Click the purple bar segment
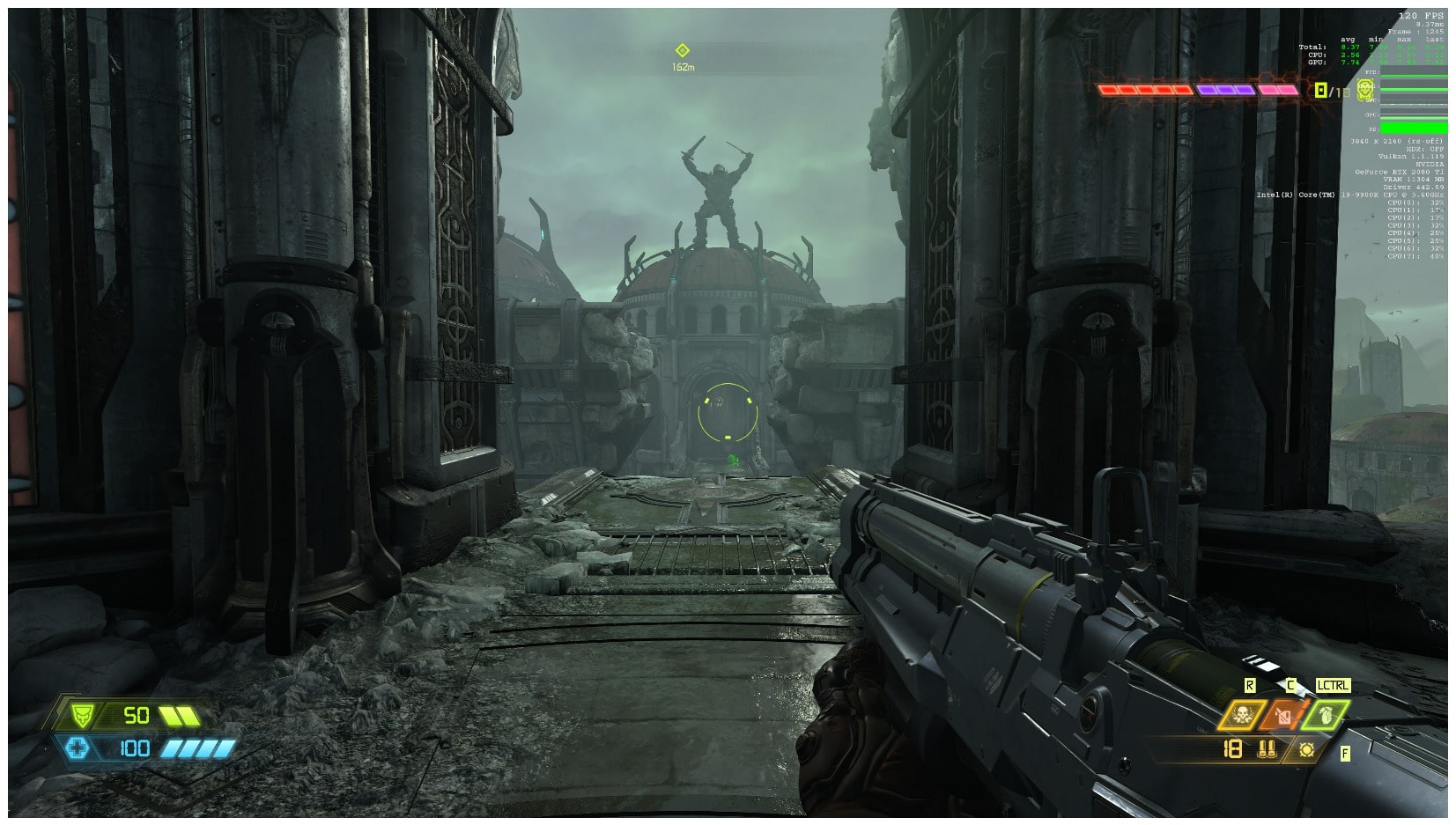 (x=1225, y=89)
